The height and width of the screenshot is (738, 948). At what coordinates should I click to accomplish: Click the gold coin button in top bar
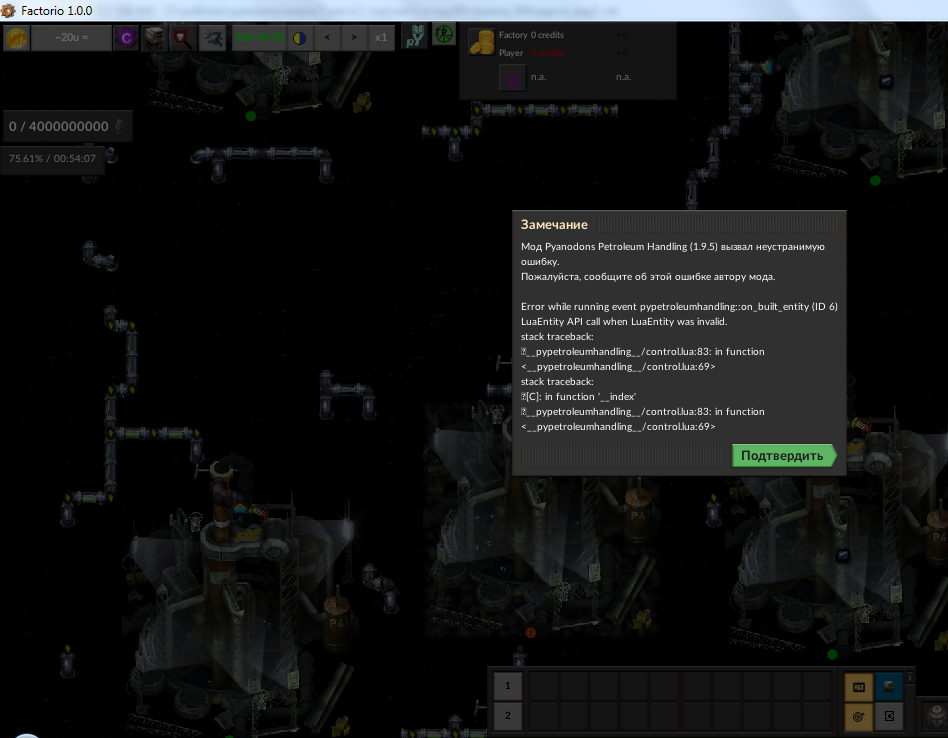point(16,39)
